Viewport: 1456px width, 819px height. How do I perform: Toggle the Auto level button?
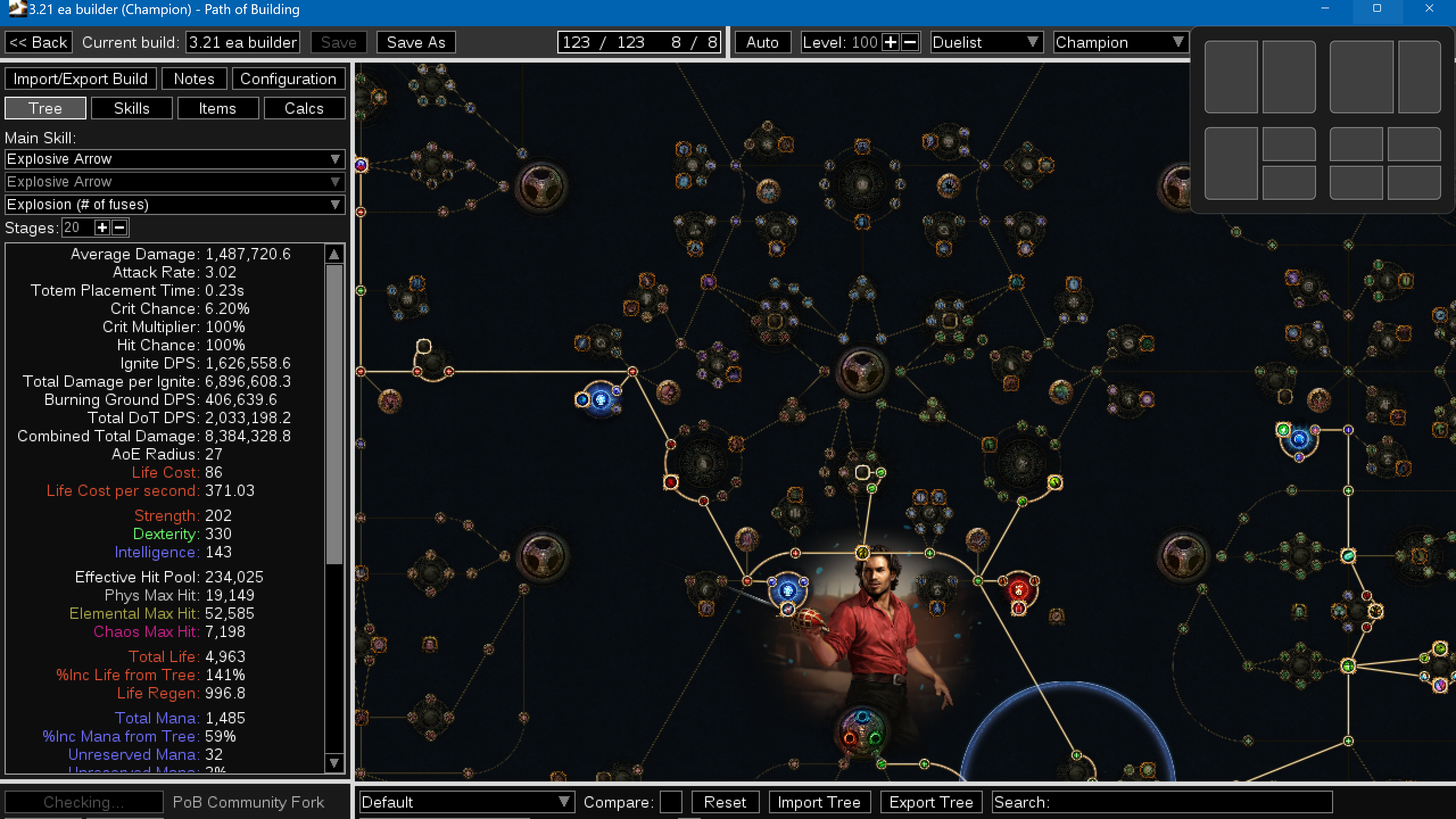[x=762, y=42]
